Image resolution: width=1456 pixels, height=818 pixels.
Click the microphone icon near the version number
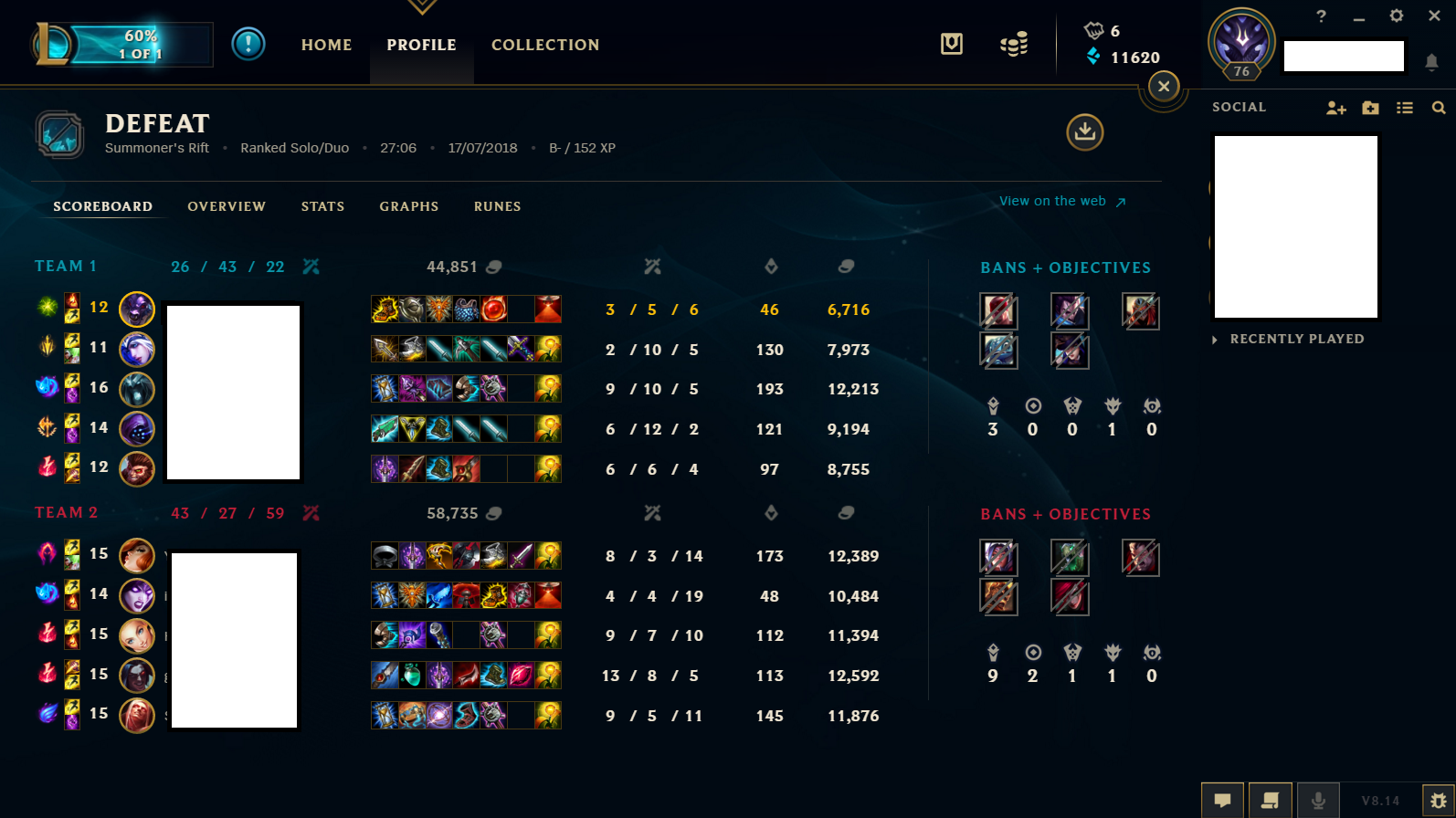pos(1318,800)
